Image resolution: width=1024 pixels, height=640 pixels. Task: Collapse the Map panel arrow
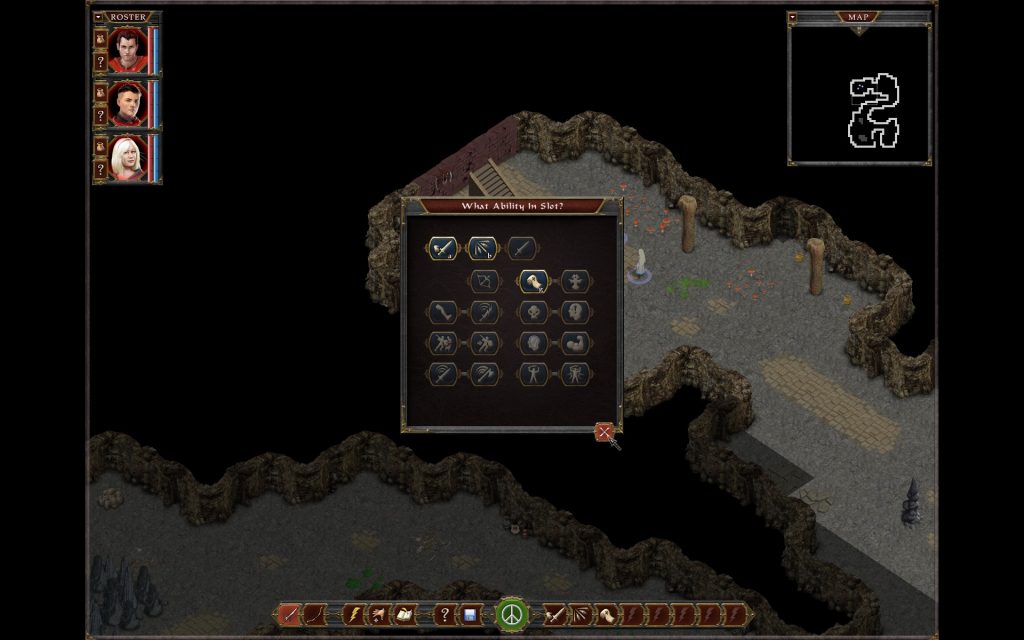coord(793,17)
